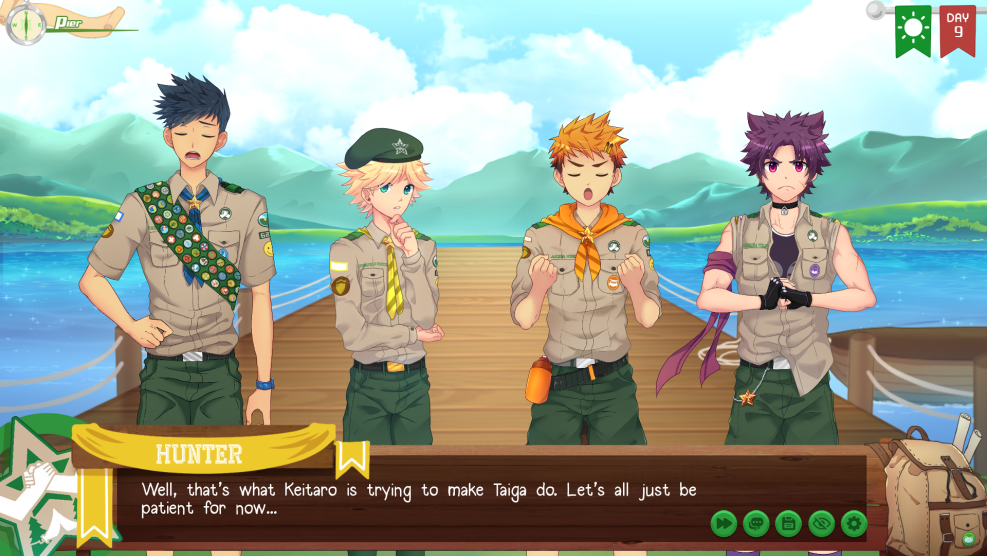
Task: Open settings with the gear icon
Action: click(x=853, y=522)
